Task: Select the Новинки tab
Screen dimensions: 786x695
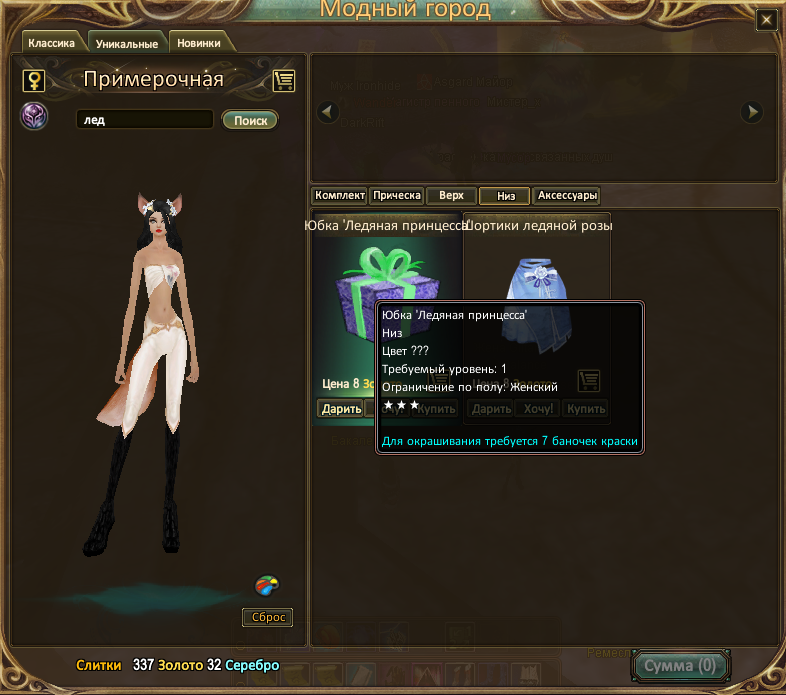Action: (199, 43)
